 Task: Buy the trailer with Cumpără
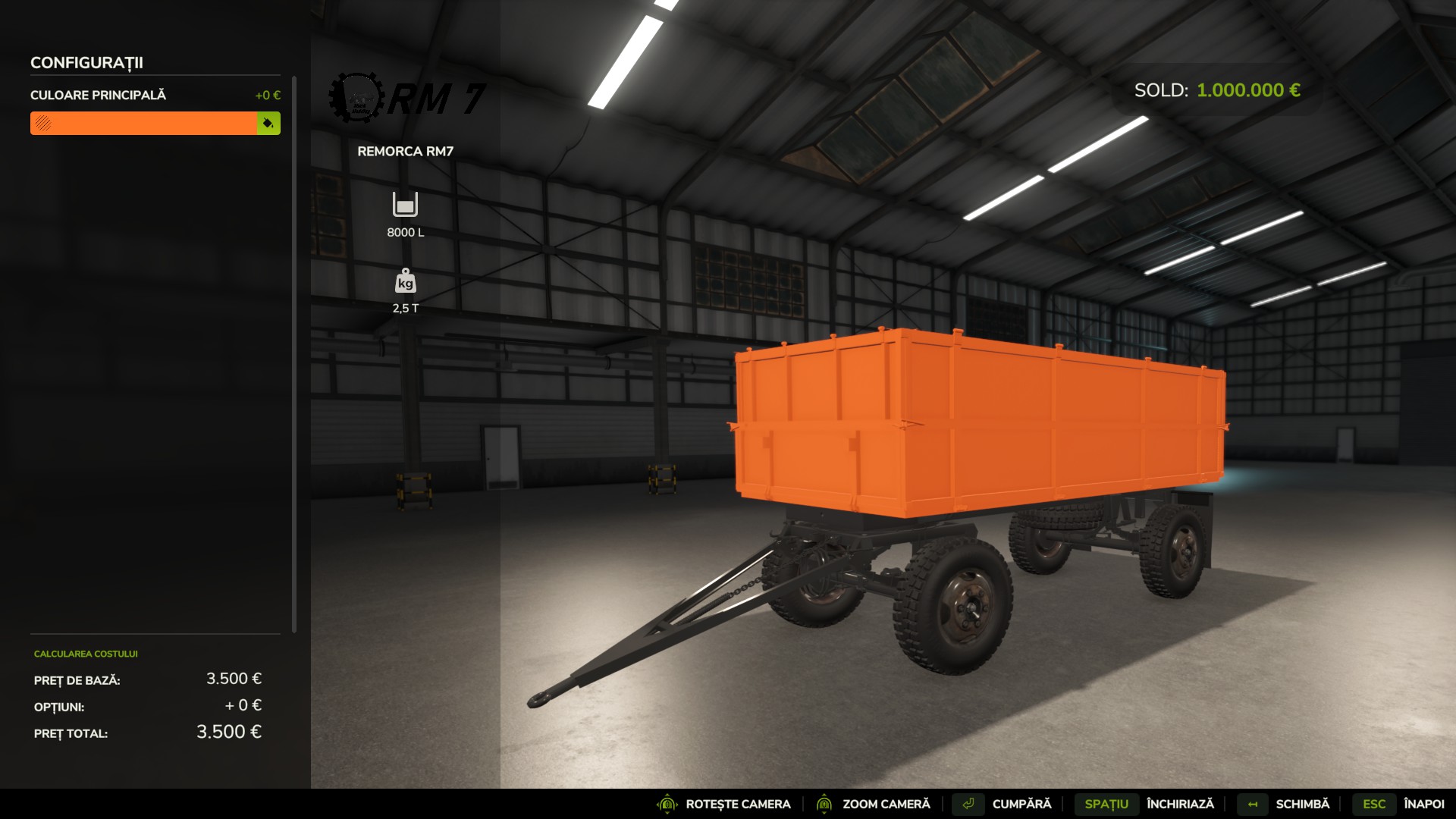1021,804
